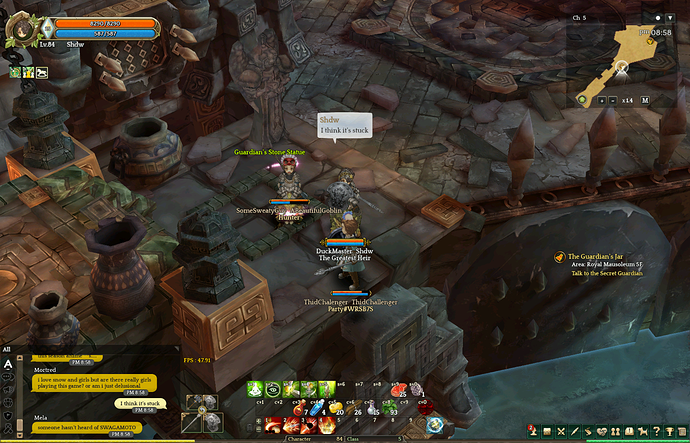Activate the blue orb skill
This screenshot has width=690, height=443.
coord(435,426)
